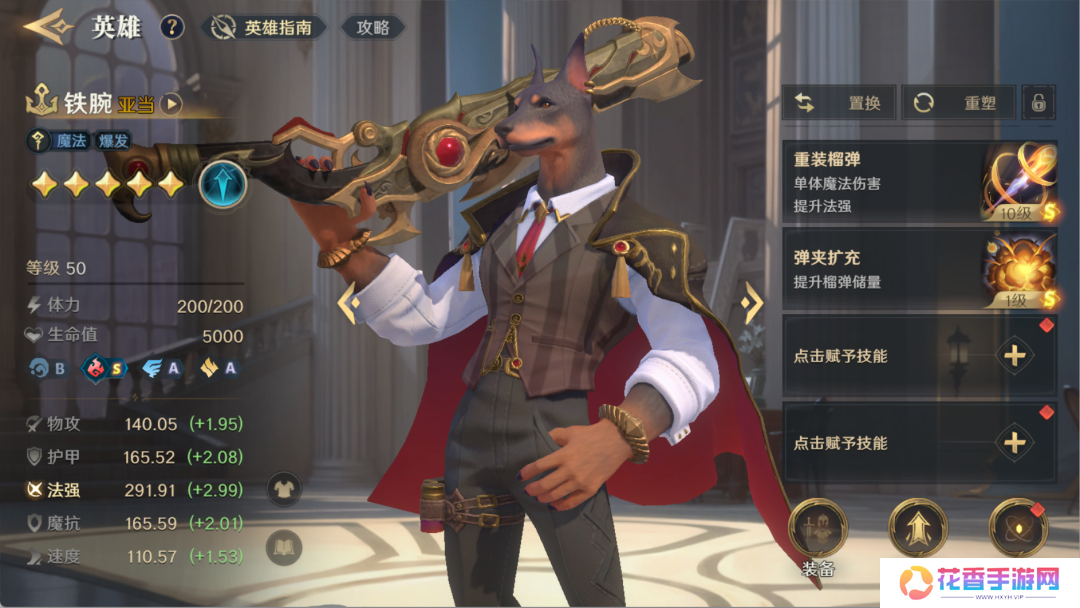Open the 攻略 strategy page
The height and width of the screenshot is (608, 1080).
[x=373, y=28]
